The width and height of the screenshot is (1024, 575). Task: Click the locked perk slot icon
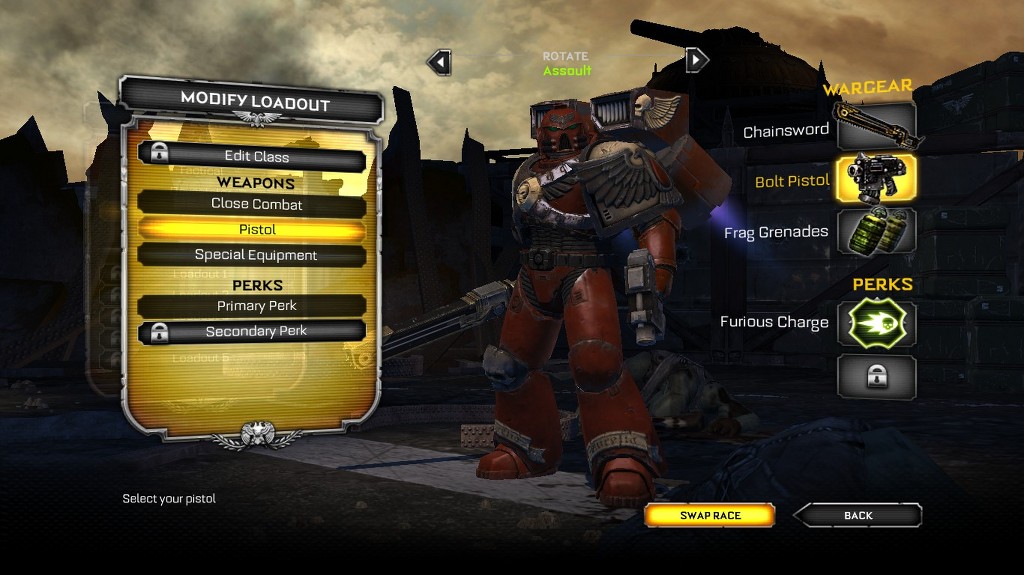pos(876,376)
